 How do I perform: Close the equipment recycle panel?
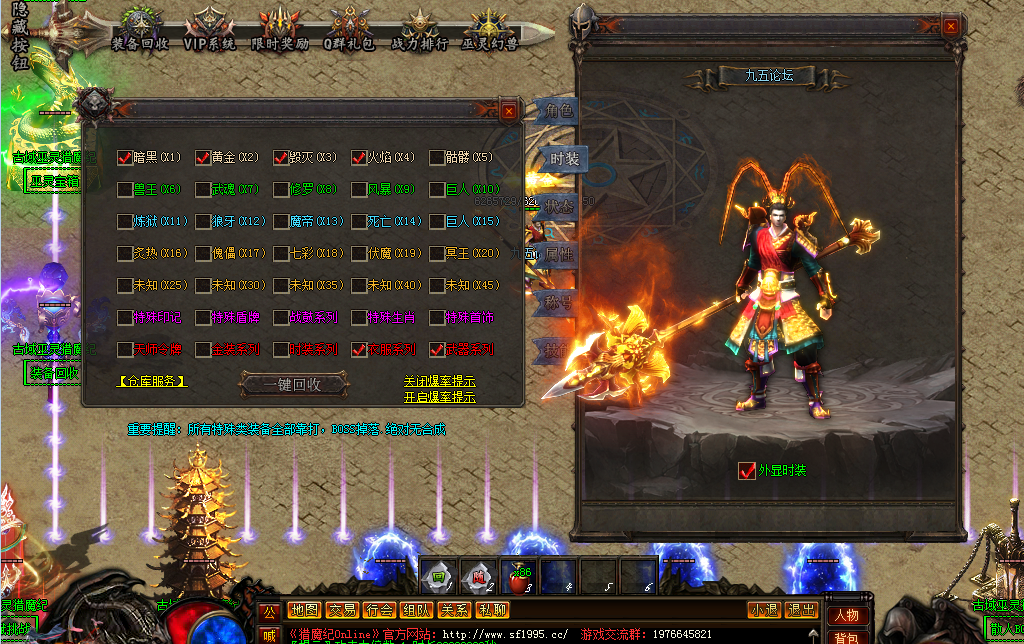[x=509, y=111]
